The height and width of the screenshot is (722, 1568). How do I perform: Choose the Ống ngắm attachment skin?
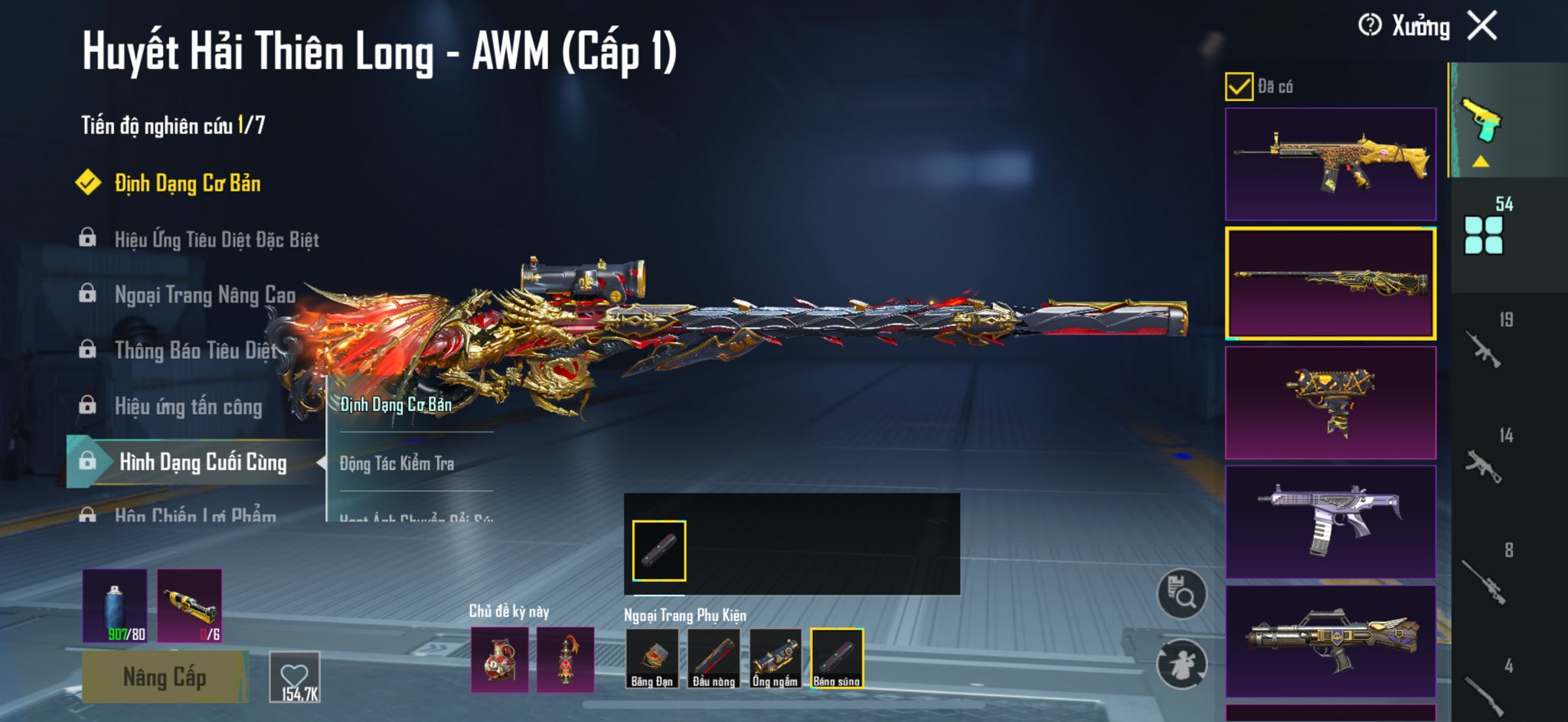coord(776,658)
